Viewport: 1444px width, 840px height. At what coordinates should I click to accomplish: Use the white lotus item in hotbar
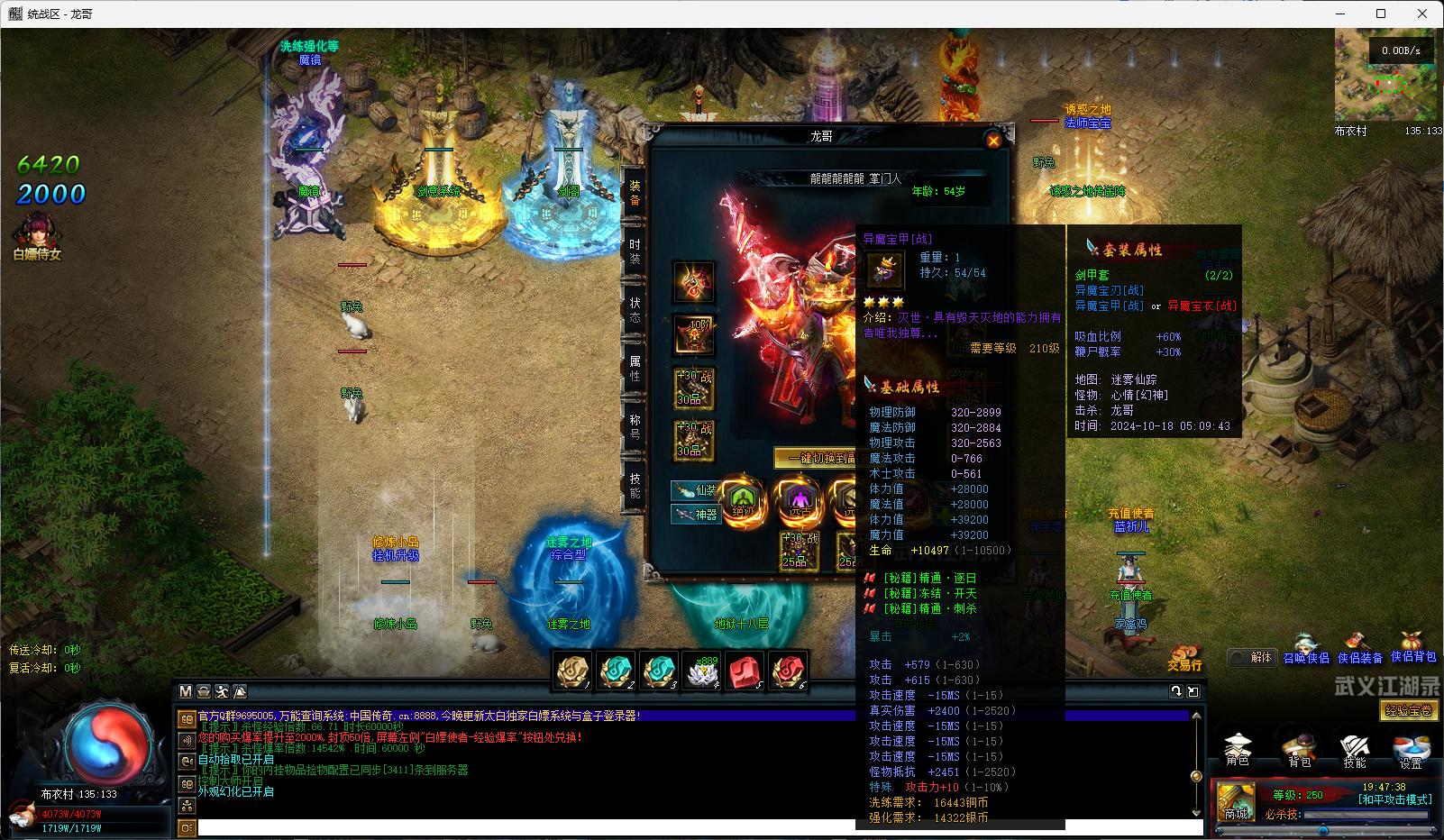702,671
